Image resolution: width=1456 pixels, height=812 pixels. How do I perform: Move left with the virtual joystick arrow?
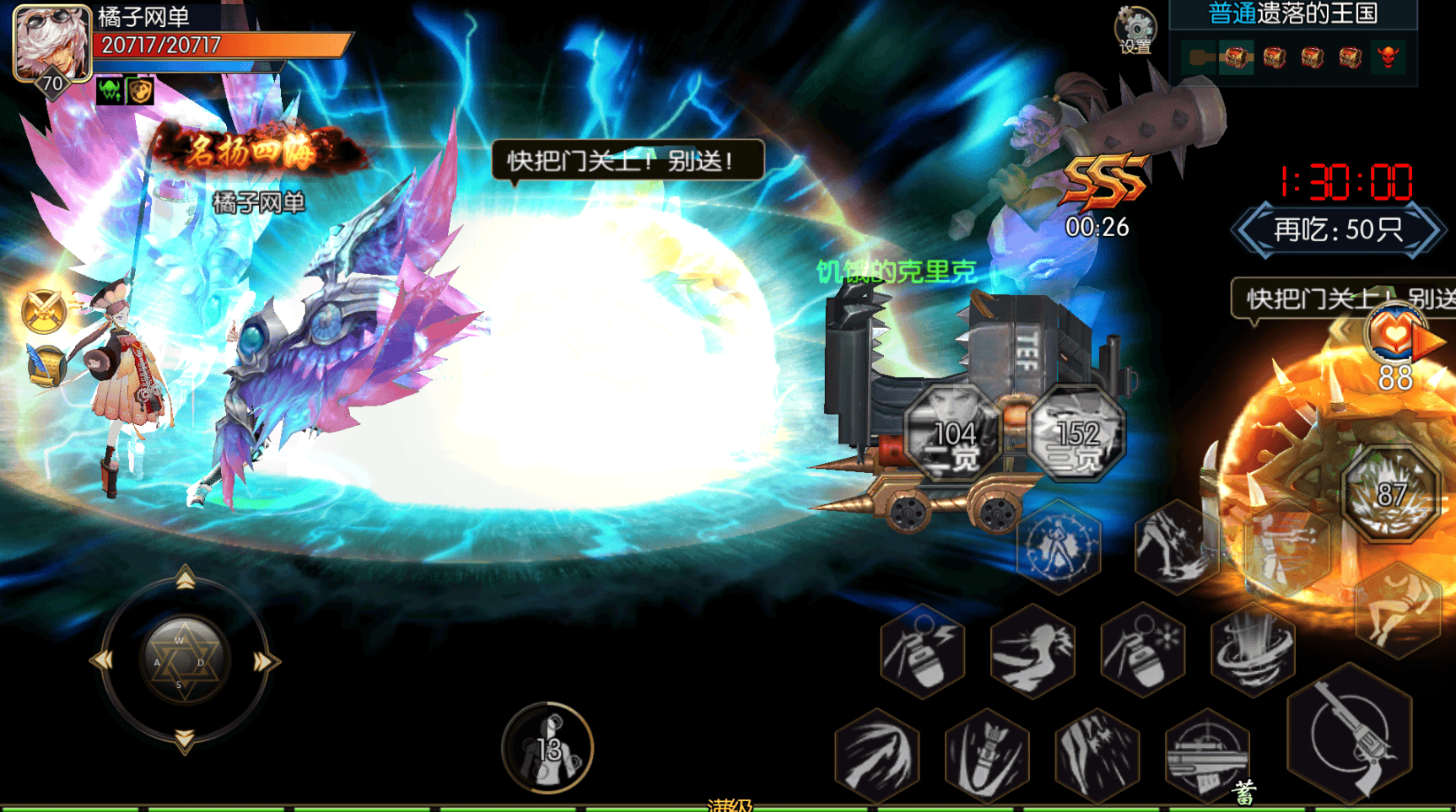[103, 661]
